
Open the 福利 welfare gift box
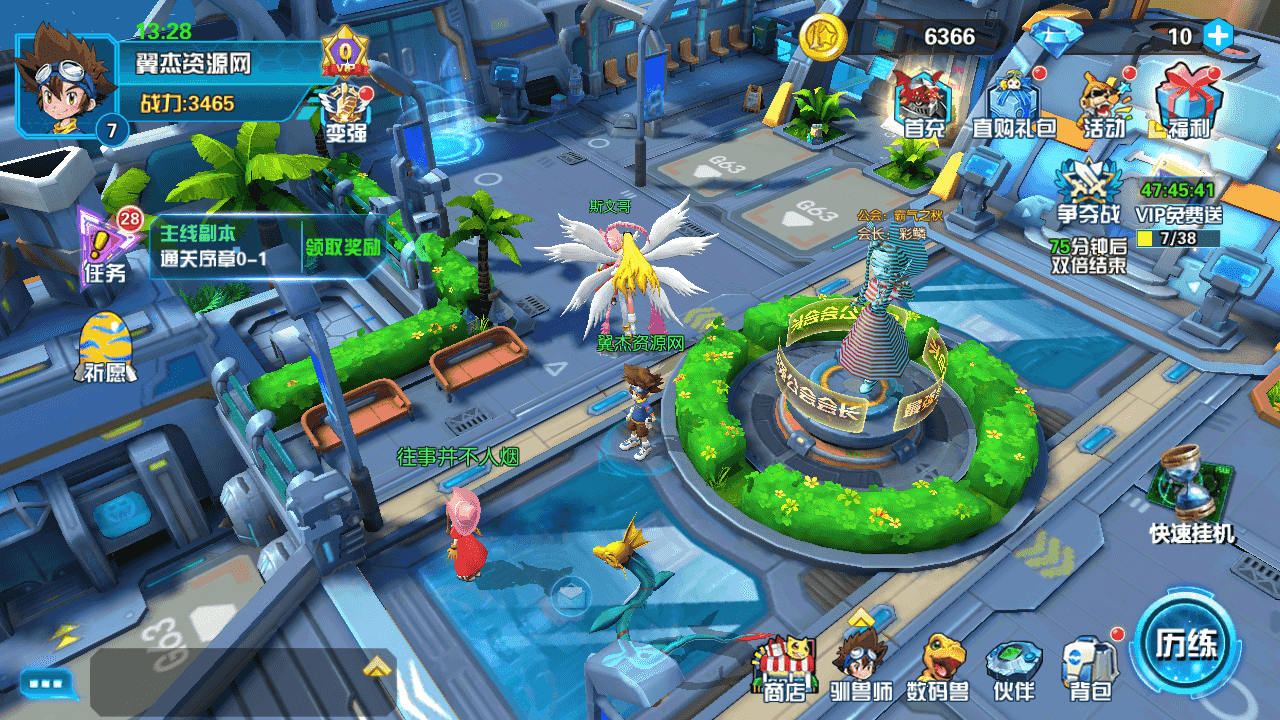pos(1188,101)
